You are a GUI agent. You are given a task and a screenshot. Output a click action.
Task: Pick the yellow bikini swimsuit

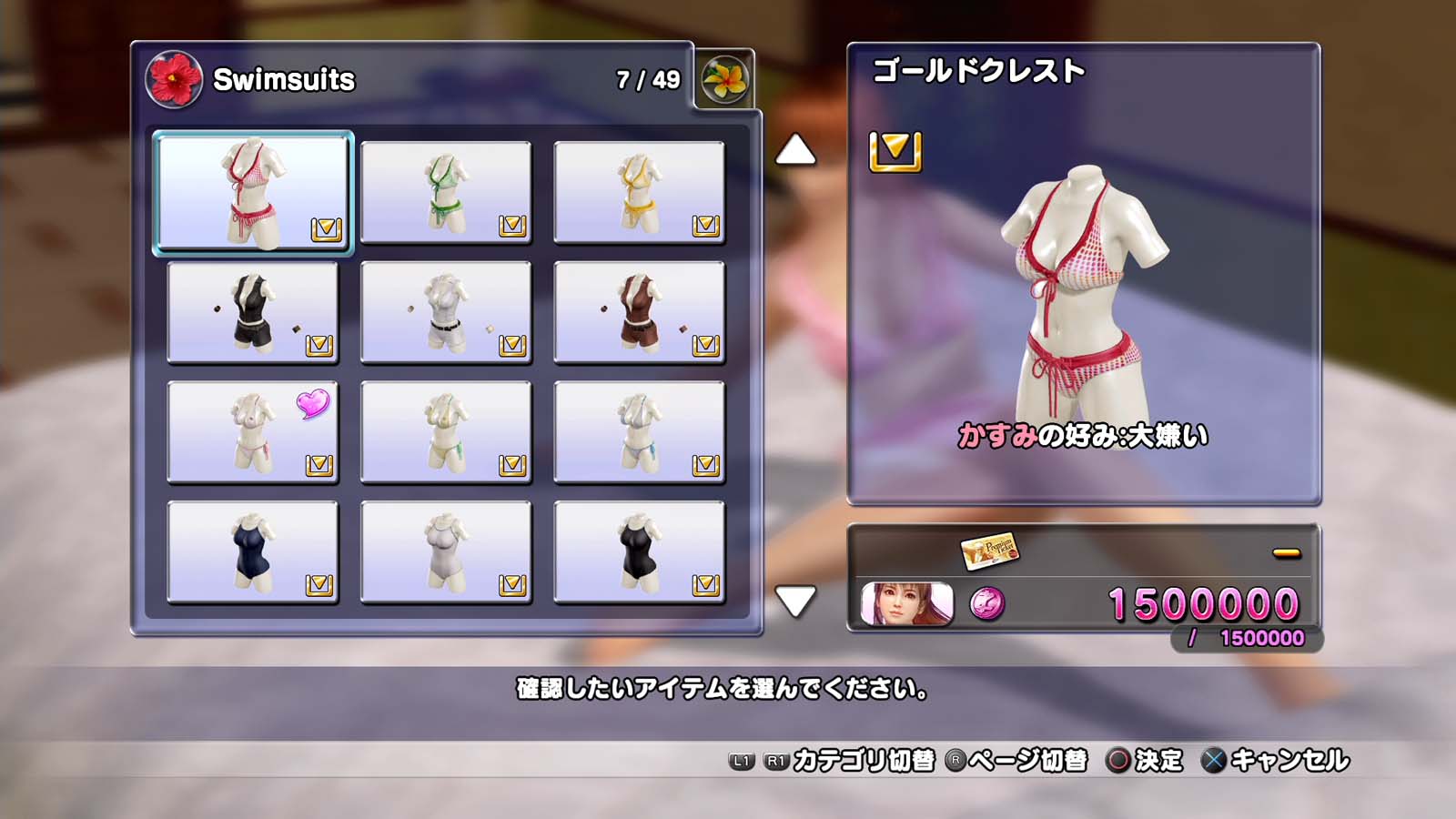639,192
